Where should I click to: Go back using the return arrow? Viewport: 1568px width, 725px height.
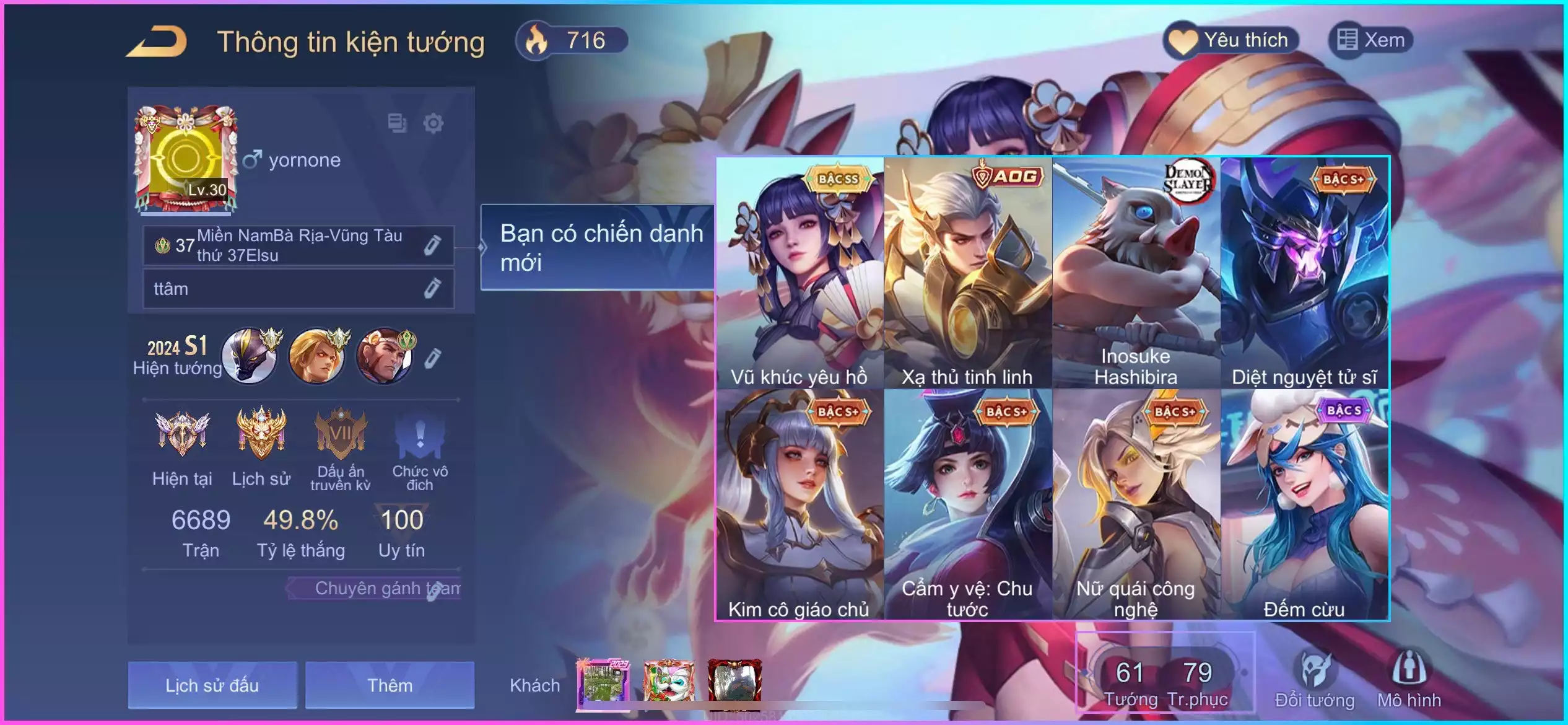(x=157, y=42)
